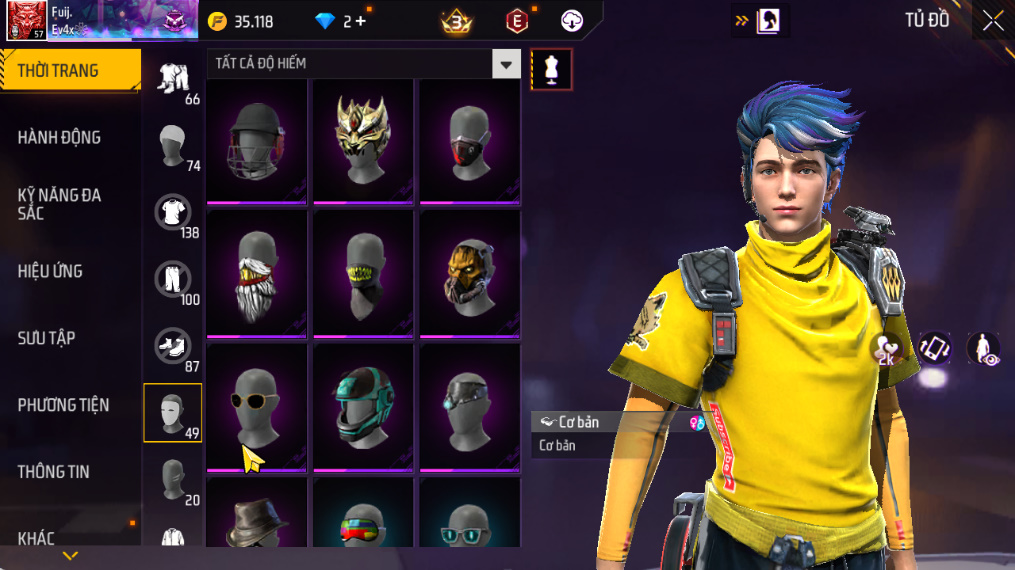Open the Phương Tiện tab
The width and height of the screenshot is (1015, 570).
tap(63, 405)
